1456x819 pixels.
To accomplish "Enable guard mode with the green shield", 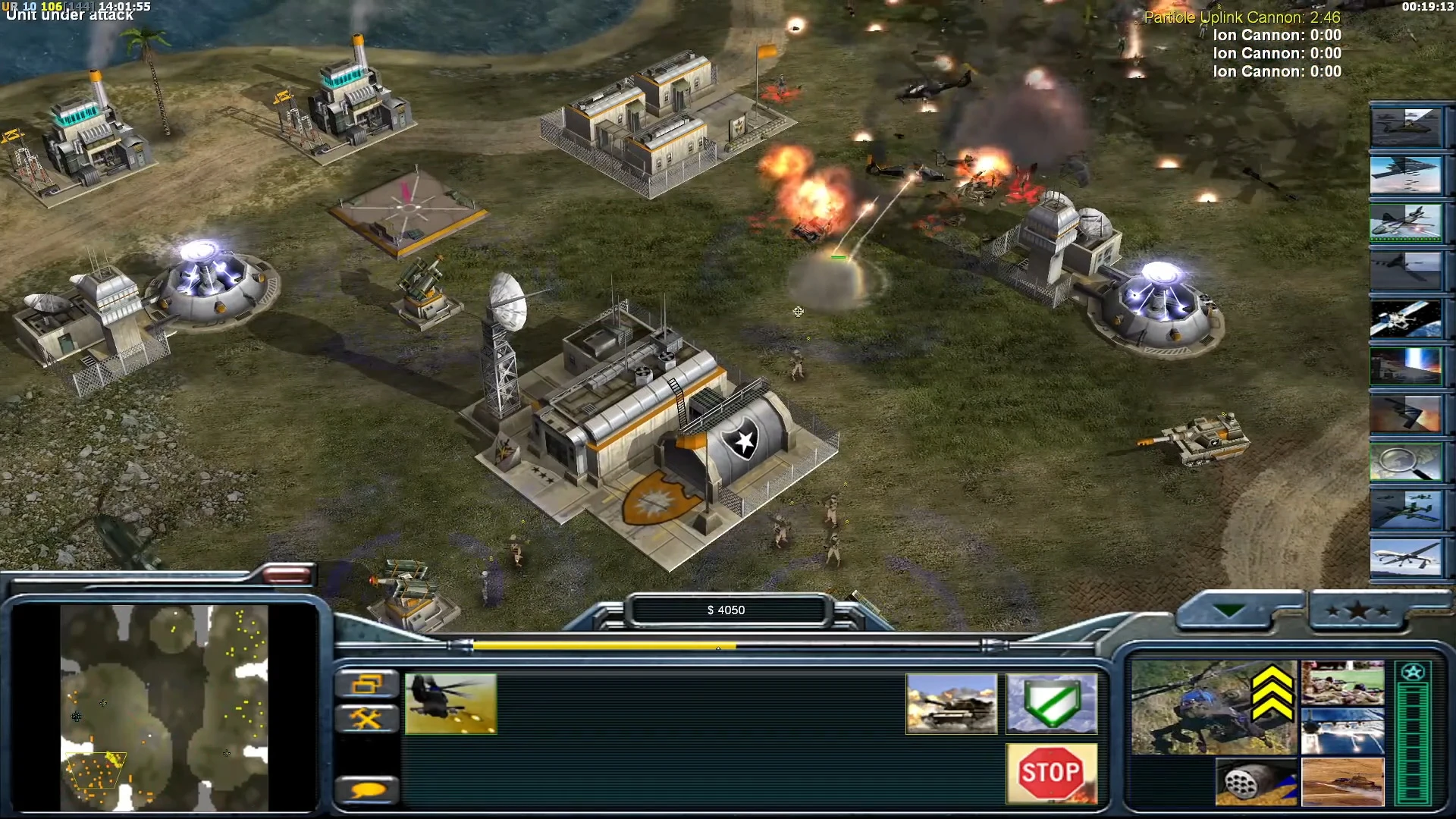I will click(1053, 701).
